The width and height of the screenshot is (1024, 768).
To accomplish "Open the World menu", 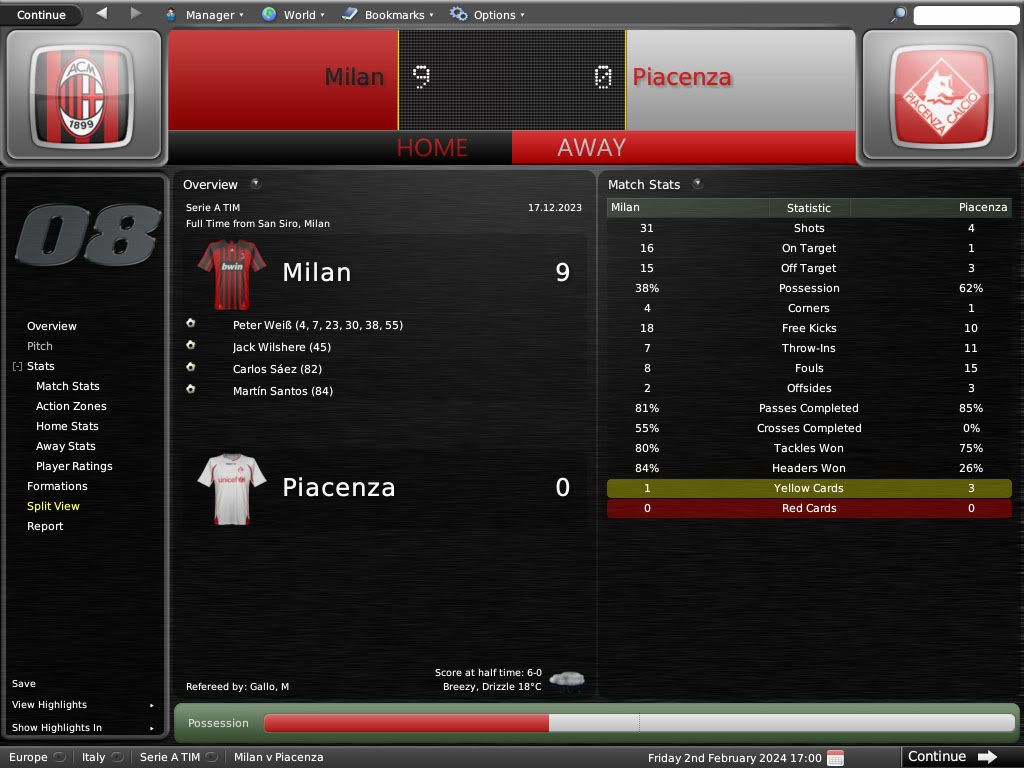I will point(293,15).
